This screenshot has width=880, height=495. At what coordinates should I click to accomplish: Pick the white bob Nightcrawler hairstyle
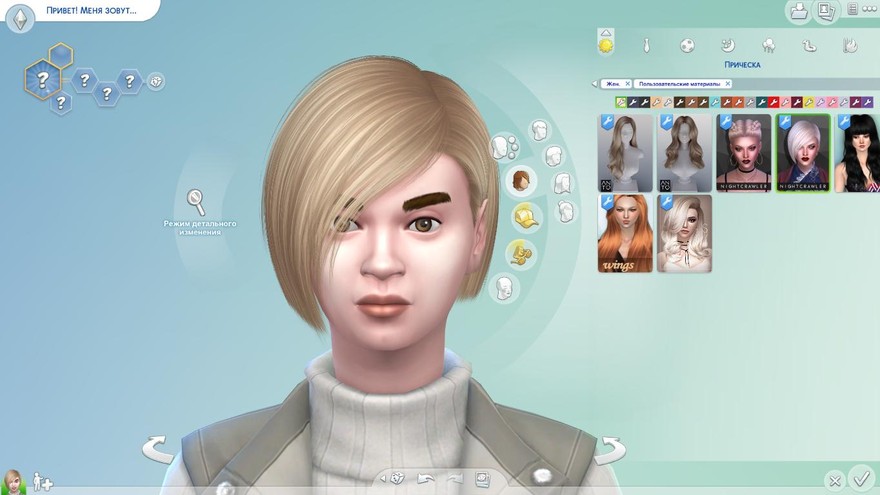[803, 153]
